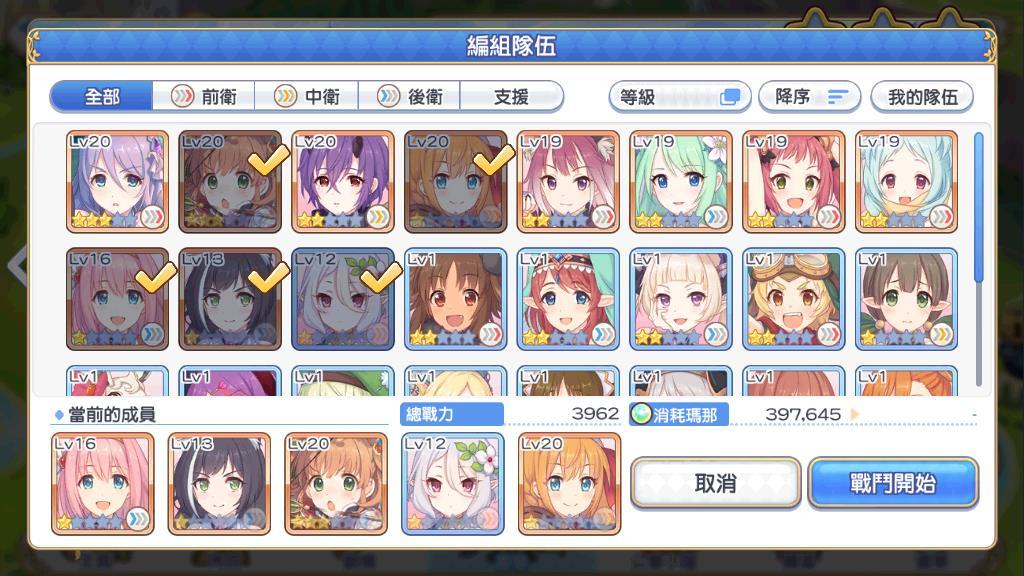The width and height of the screenshot is (1024, 576).
Task: Open the 等級 sort dropdown
Action: (679, 97)
